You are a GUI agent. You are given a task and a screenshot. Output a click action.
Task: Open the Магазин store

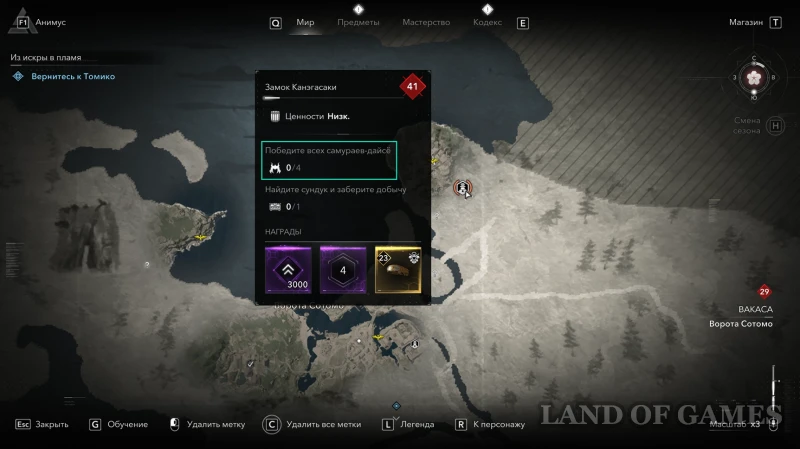click(x=746, y=22)
